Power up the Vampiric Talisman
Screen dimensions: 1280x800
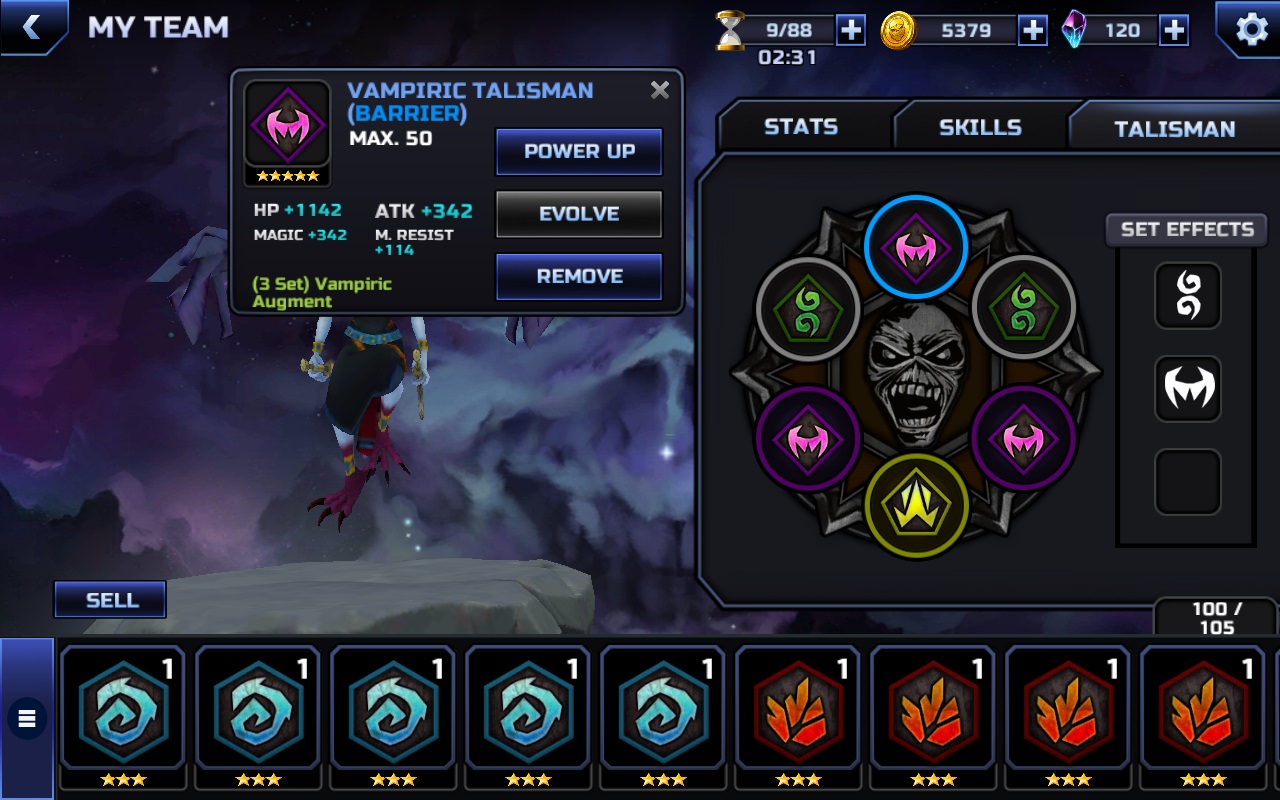[579, 151]
